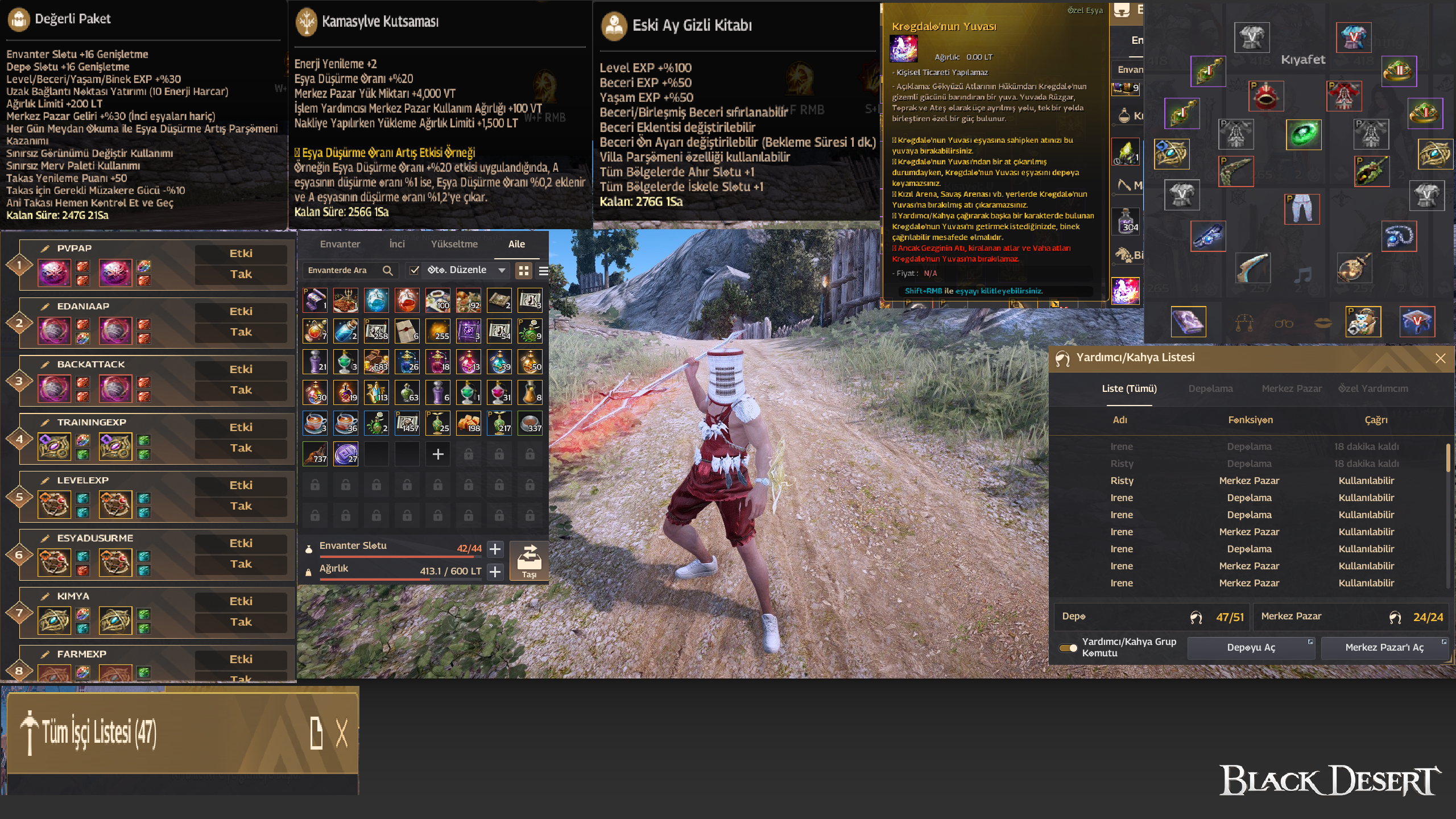Apply the PVPAP crystal preset with Tak
This screenshot has width=1456, height=819.
click(241, 274)
